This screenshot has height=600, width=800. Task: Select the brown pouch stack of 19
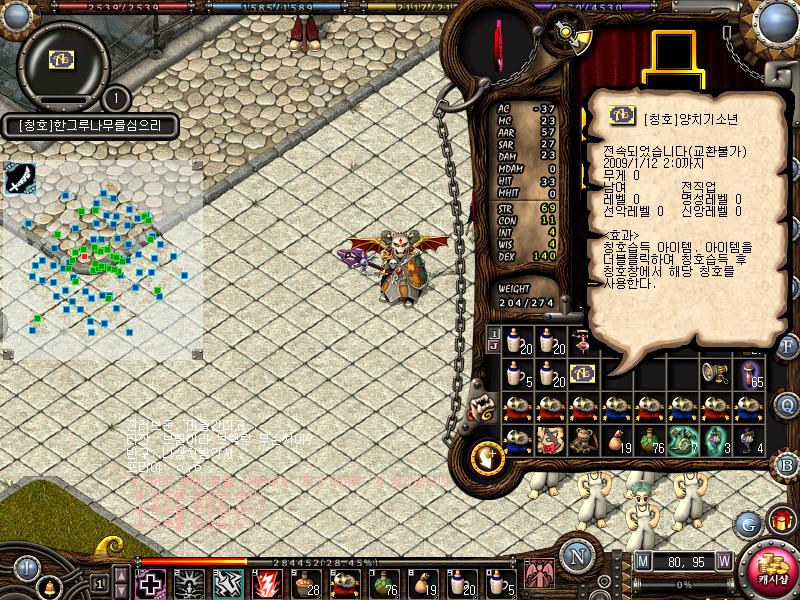click(x=616, y=440)
